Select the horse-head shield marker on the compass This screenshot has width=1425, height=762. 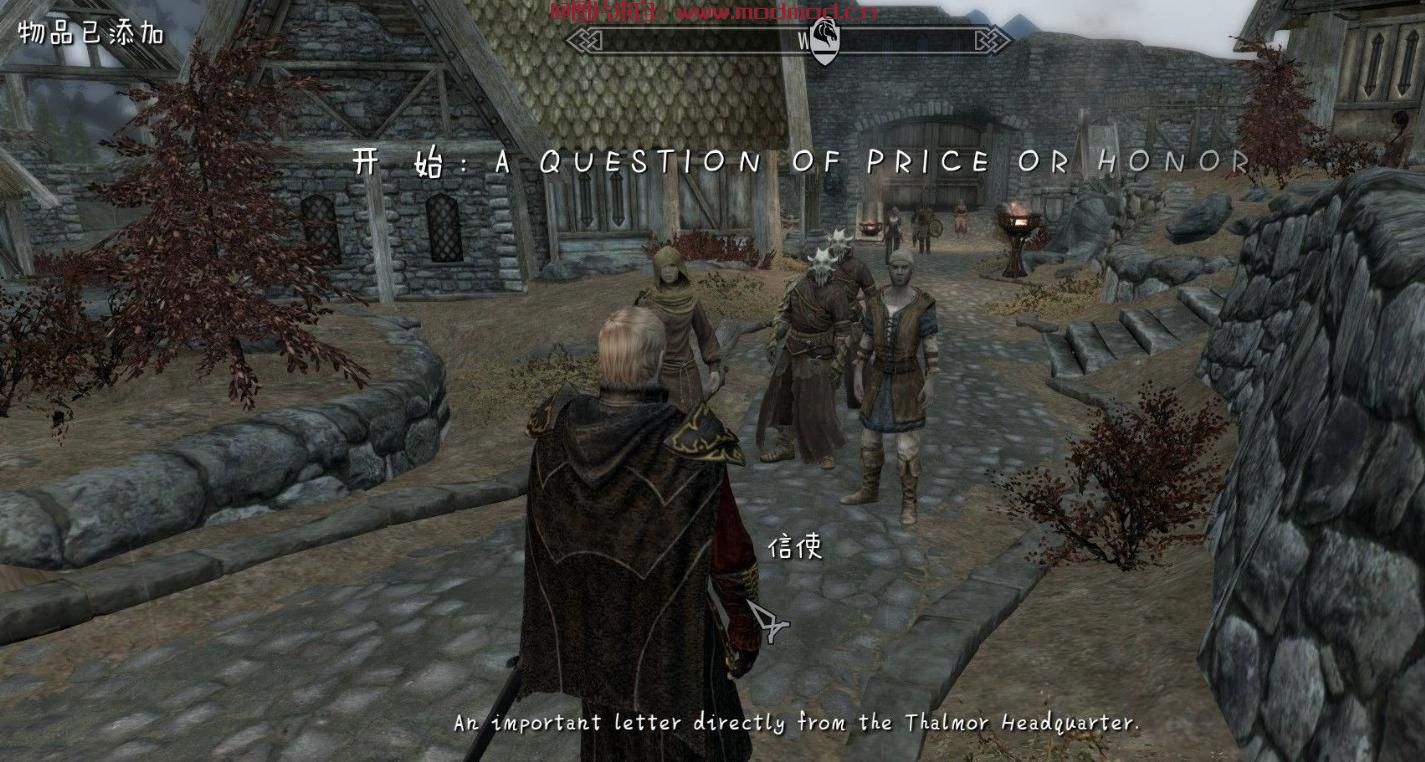click(x=824, y=41)
